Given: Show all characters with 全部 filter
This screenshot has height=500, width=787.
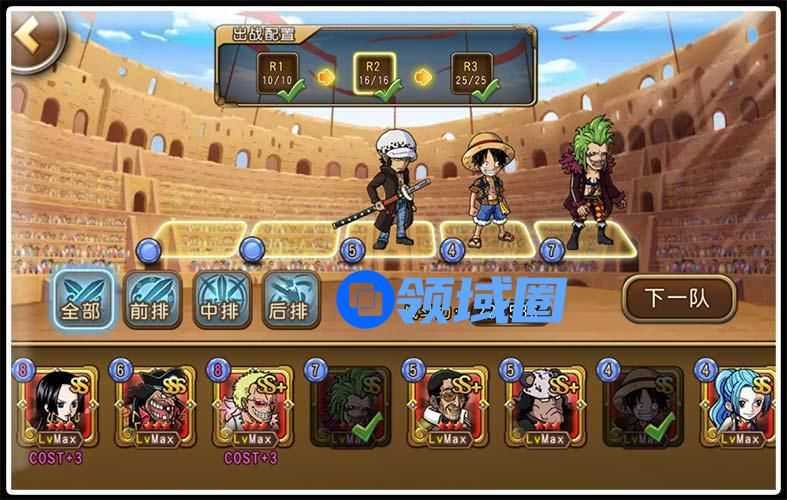Looking at the screenshot, I should 83,299.
